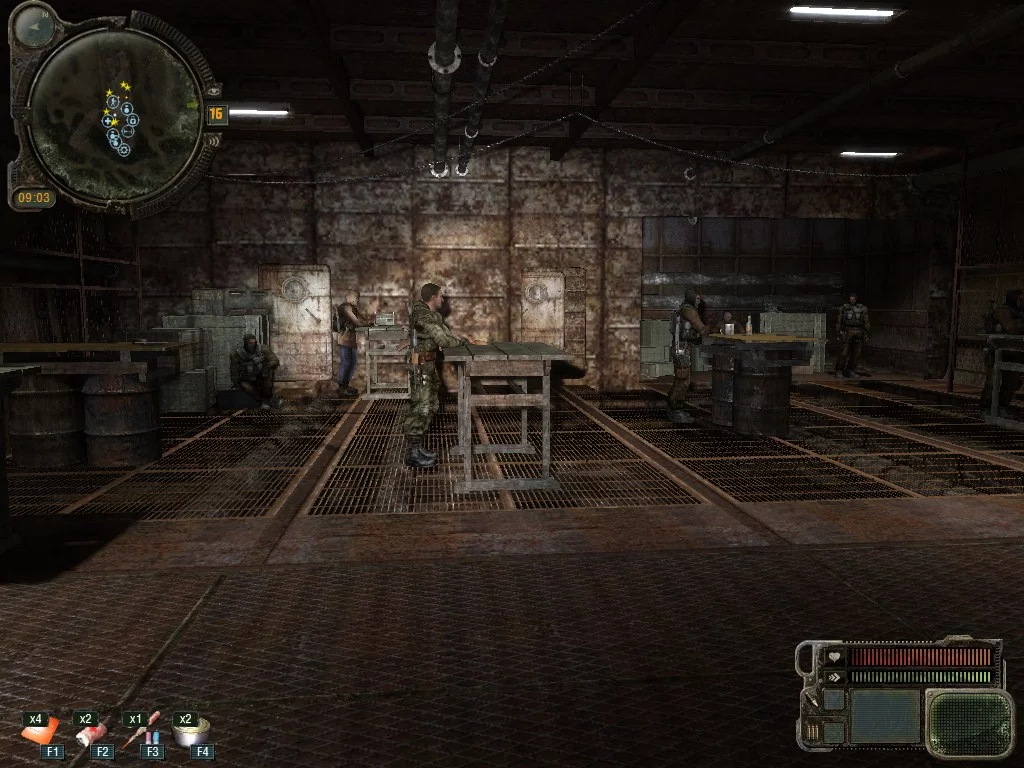This screenshot has height=768, width=1024.
Task: Select the gear marker on minimap
Action: coord(124,150)
